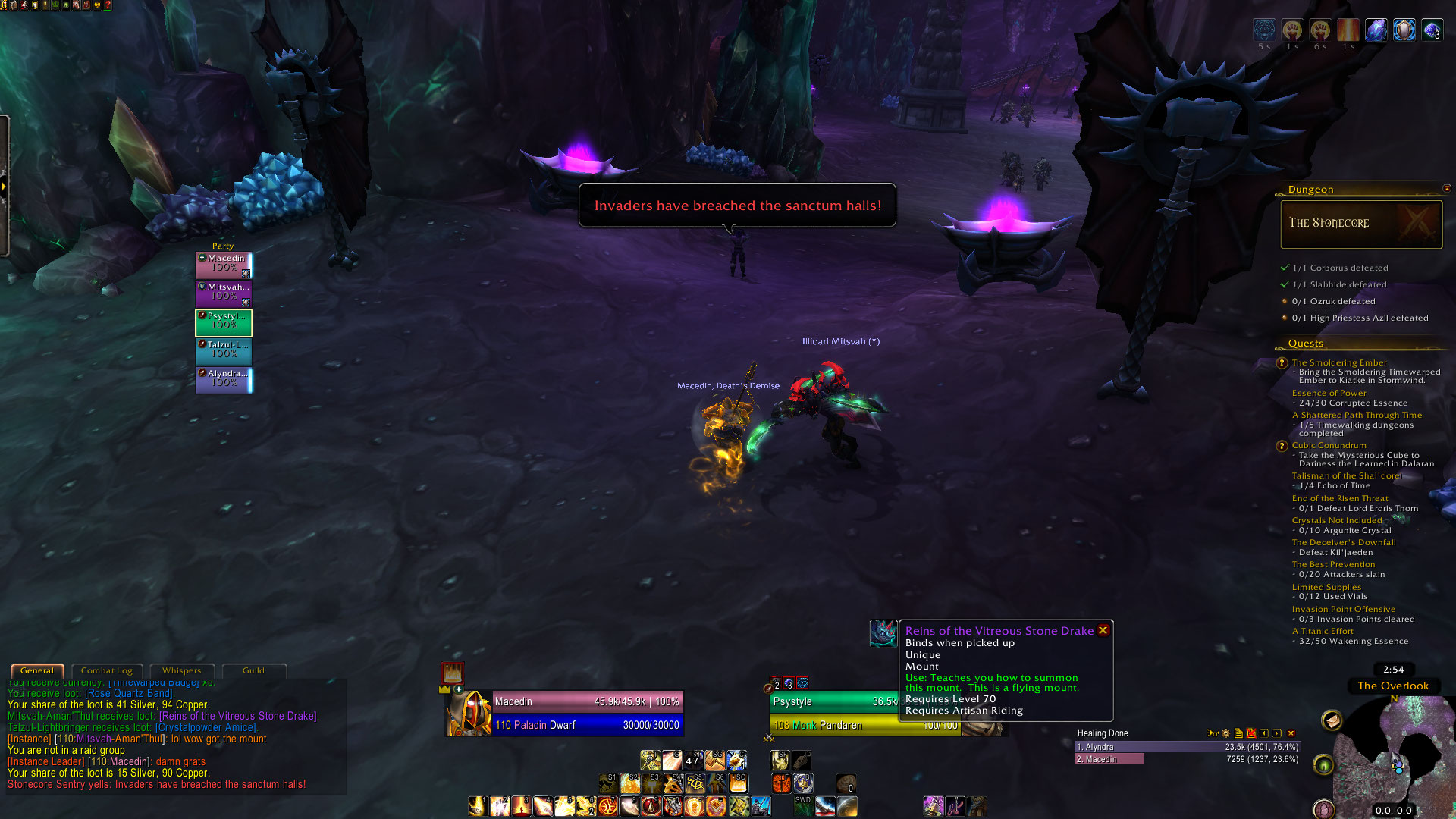Target Alyndra in the party frames

pyautogui.click(x=224, y=379)
